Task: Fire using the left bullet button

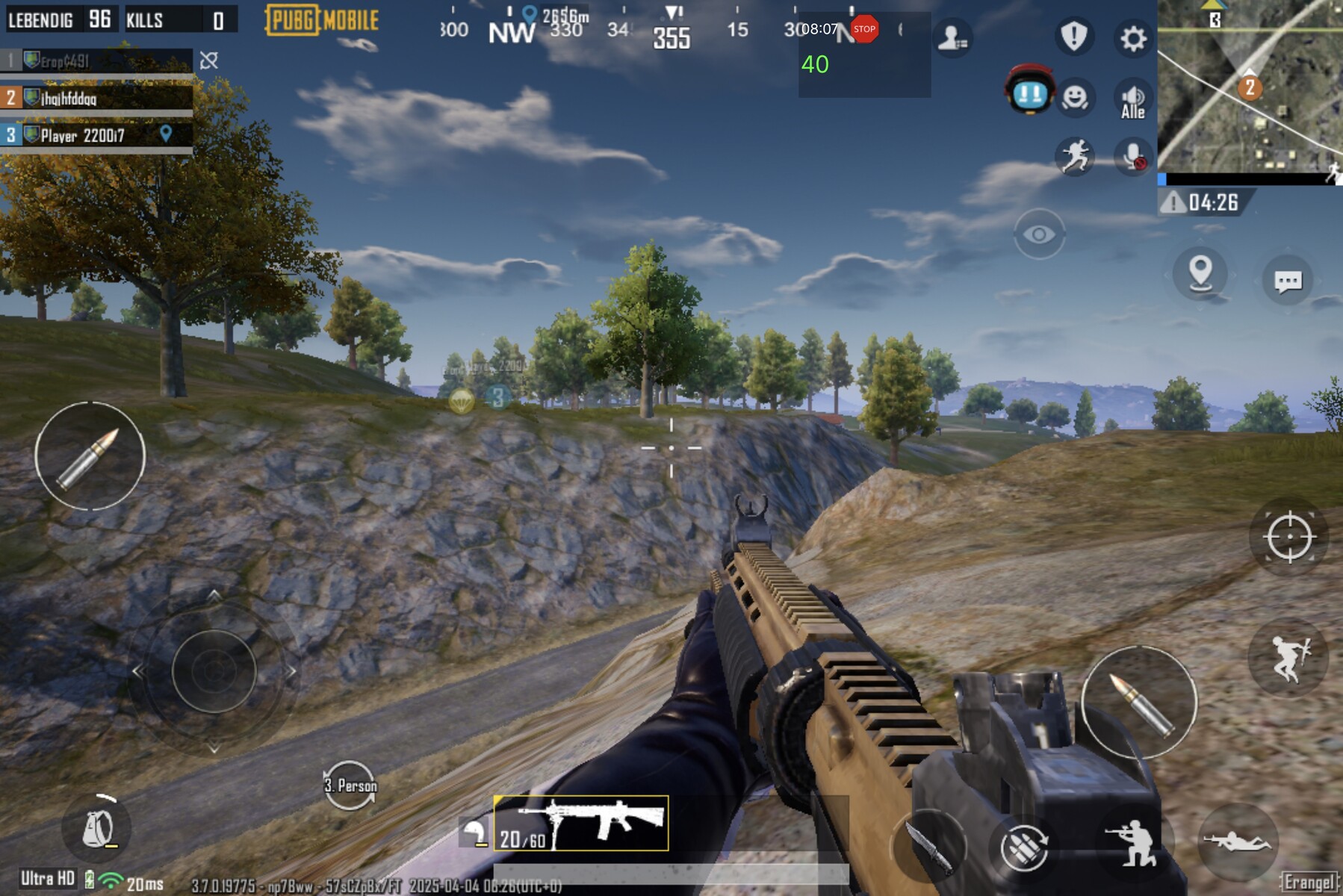Action: [x=90, y=456]
